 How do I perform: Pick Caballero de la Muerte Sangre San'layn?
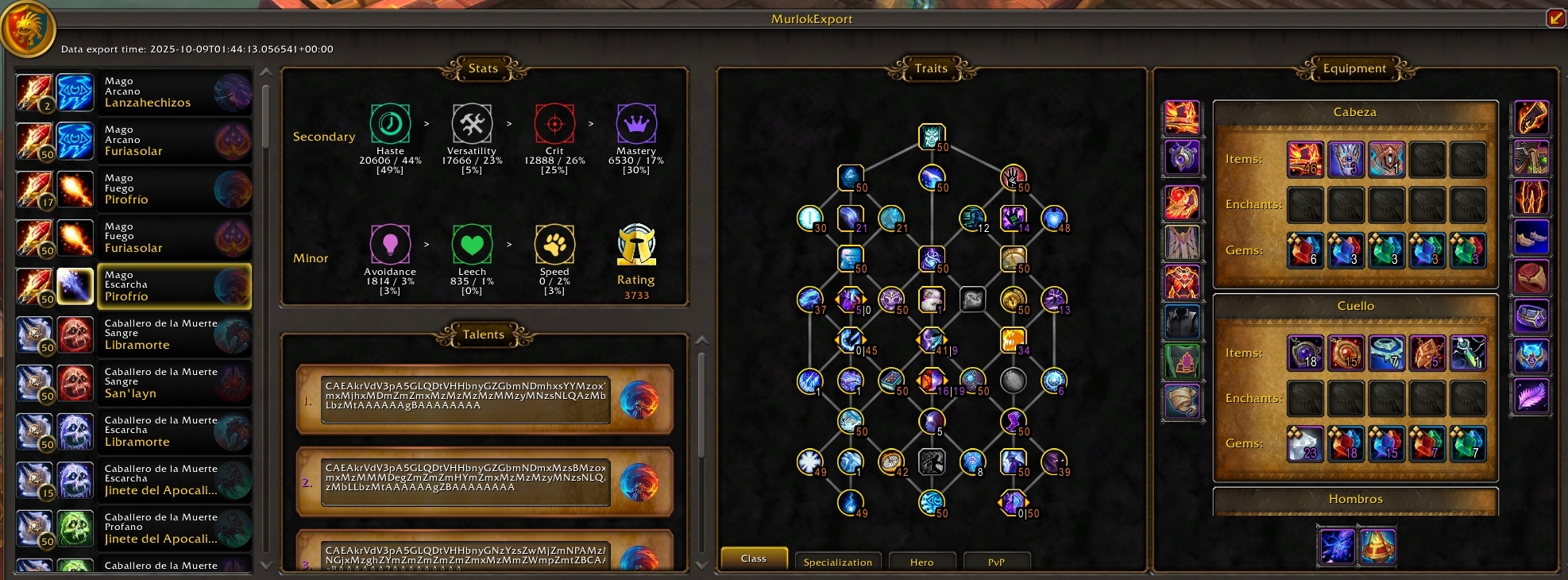pos(133,383)
